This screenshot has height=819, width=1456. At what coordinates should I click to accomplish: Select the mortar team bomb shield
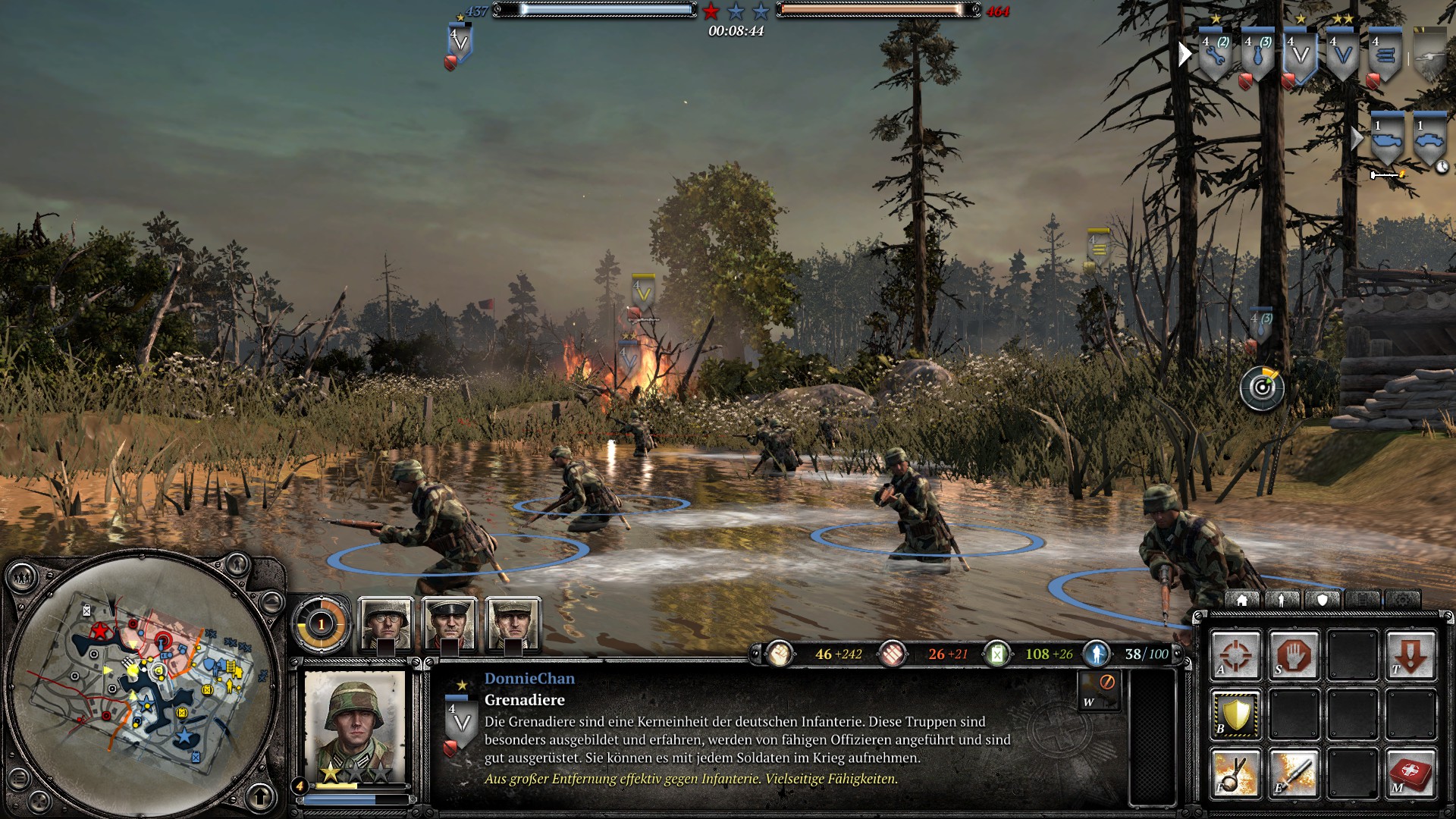(x=1257, y=55)
